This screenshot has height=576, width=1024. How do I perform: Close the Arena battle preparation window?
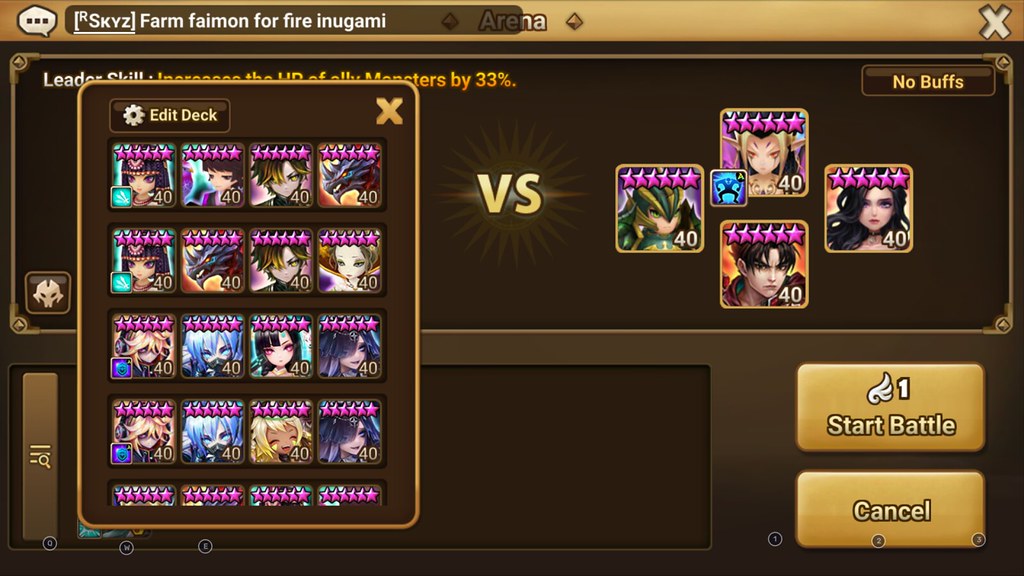pyautogui.click(x=994, y=21)
